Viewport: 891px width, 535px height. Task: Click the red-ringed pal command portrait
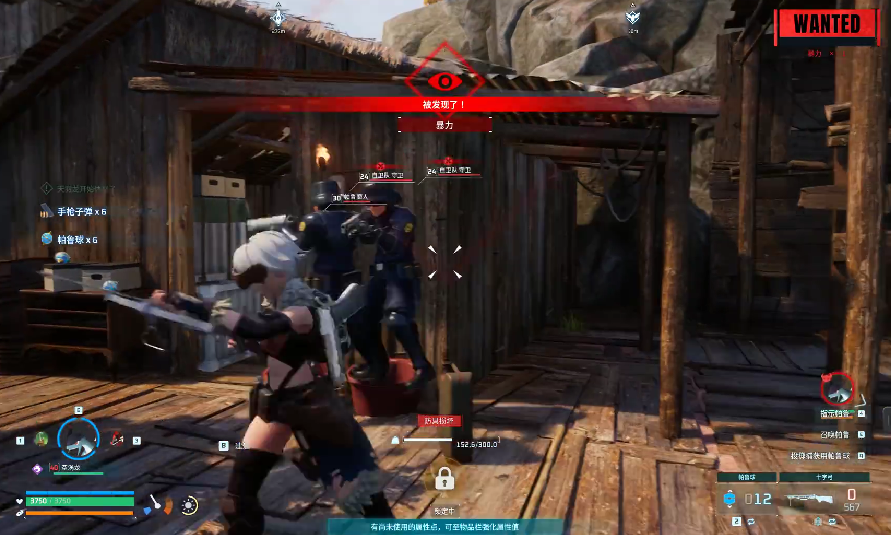coord(839,387)
